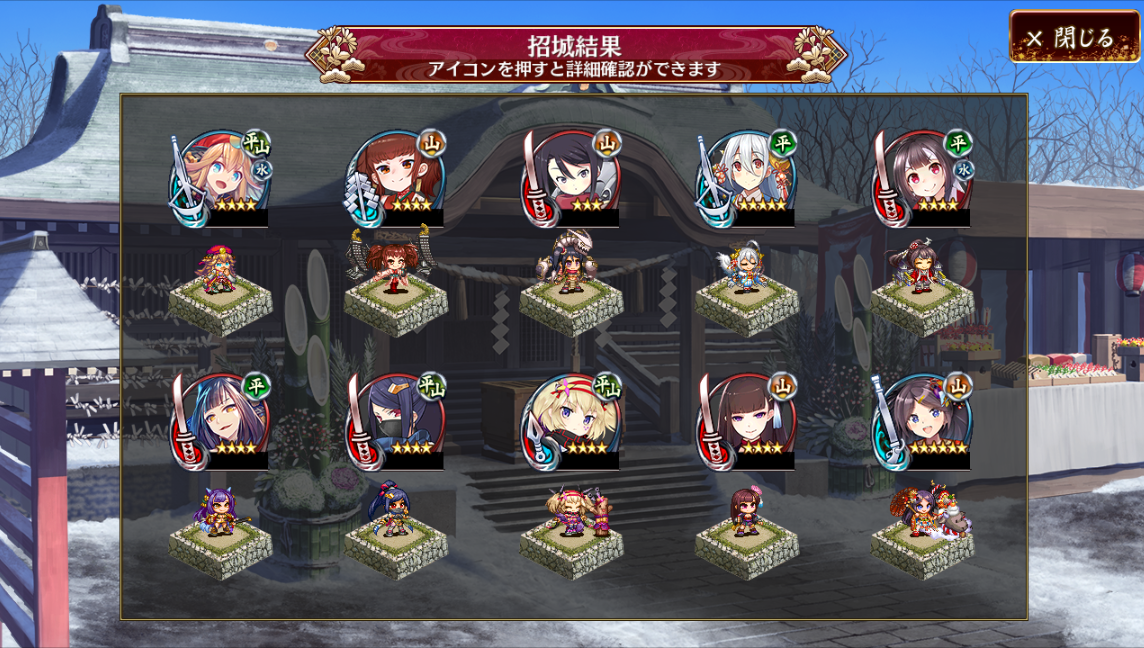The image size is (1144, 648).
Task: Inspect the purple-haired girl with yellow eyes
Action: click(x=221, y=421)
